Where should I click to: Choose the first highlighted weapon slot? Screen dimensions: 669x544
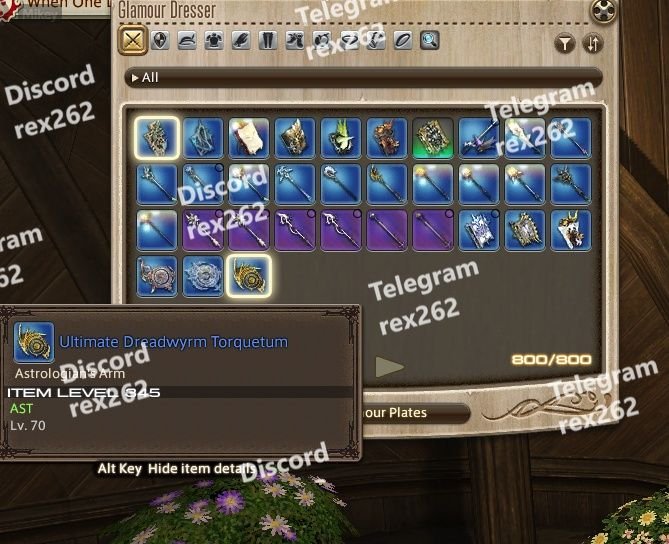[x=157, y=138]
